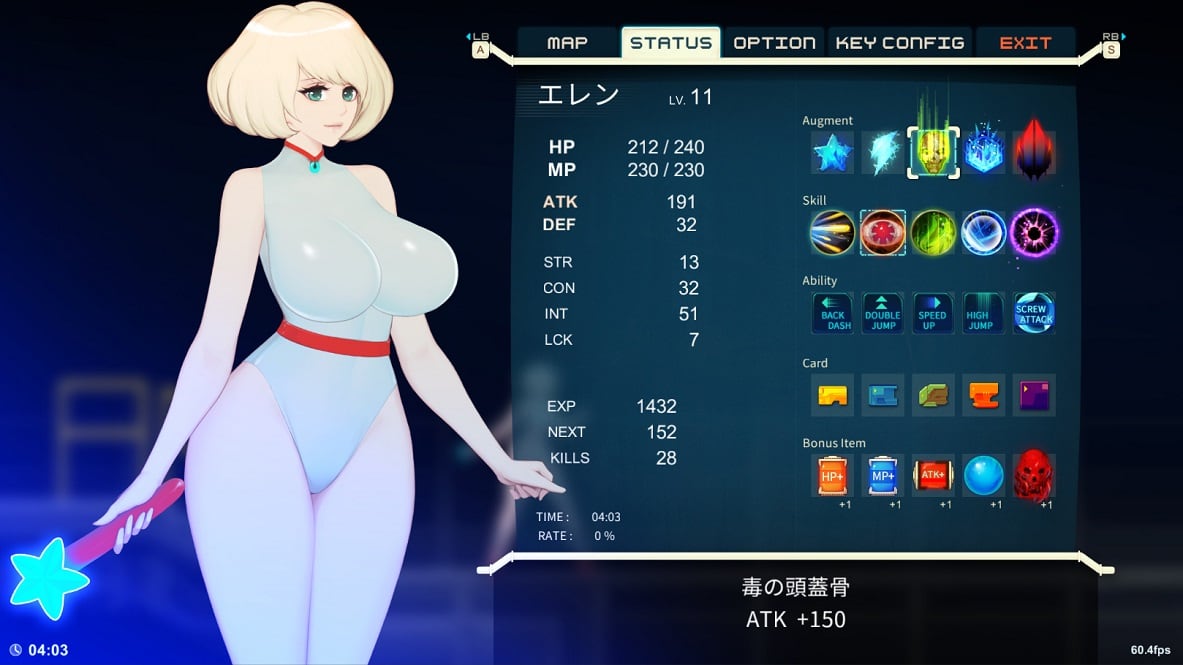Pick the yellow-green skull augment
Viewport: 1183px width, 665px height.
coord(933,153)
